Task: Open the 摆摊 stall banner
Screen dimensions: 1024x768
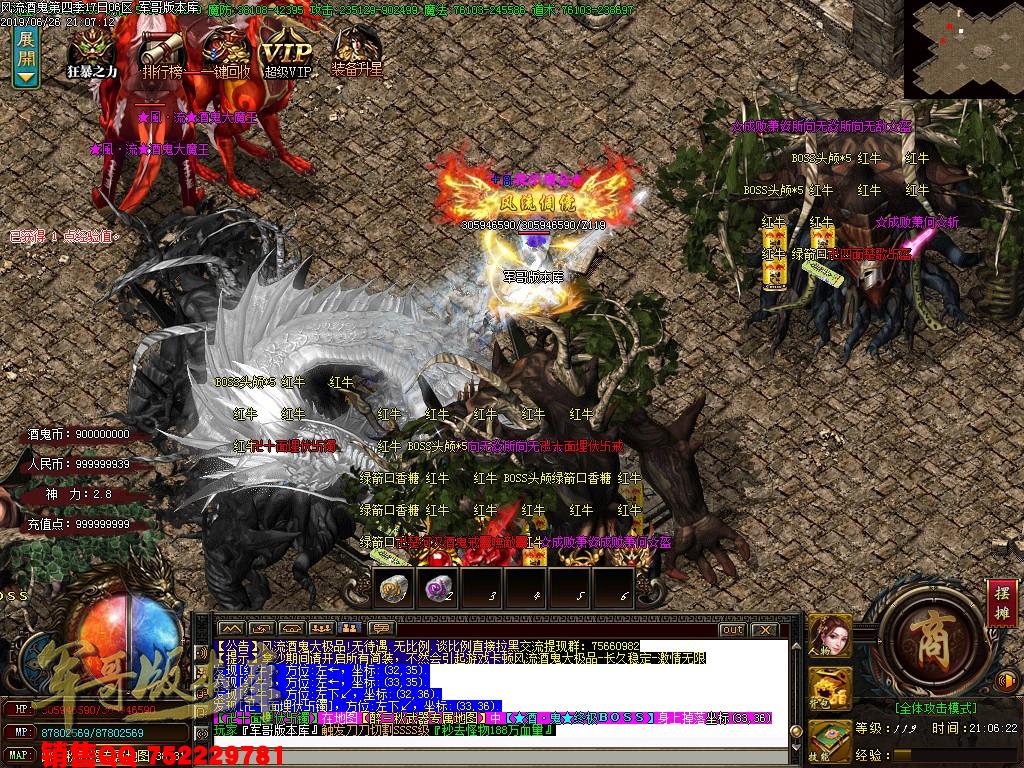Action: (1002, 603)
